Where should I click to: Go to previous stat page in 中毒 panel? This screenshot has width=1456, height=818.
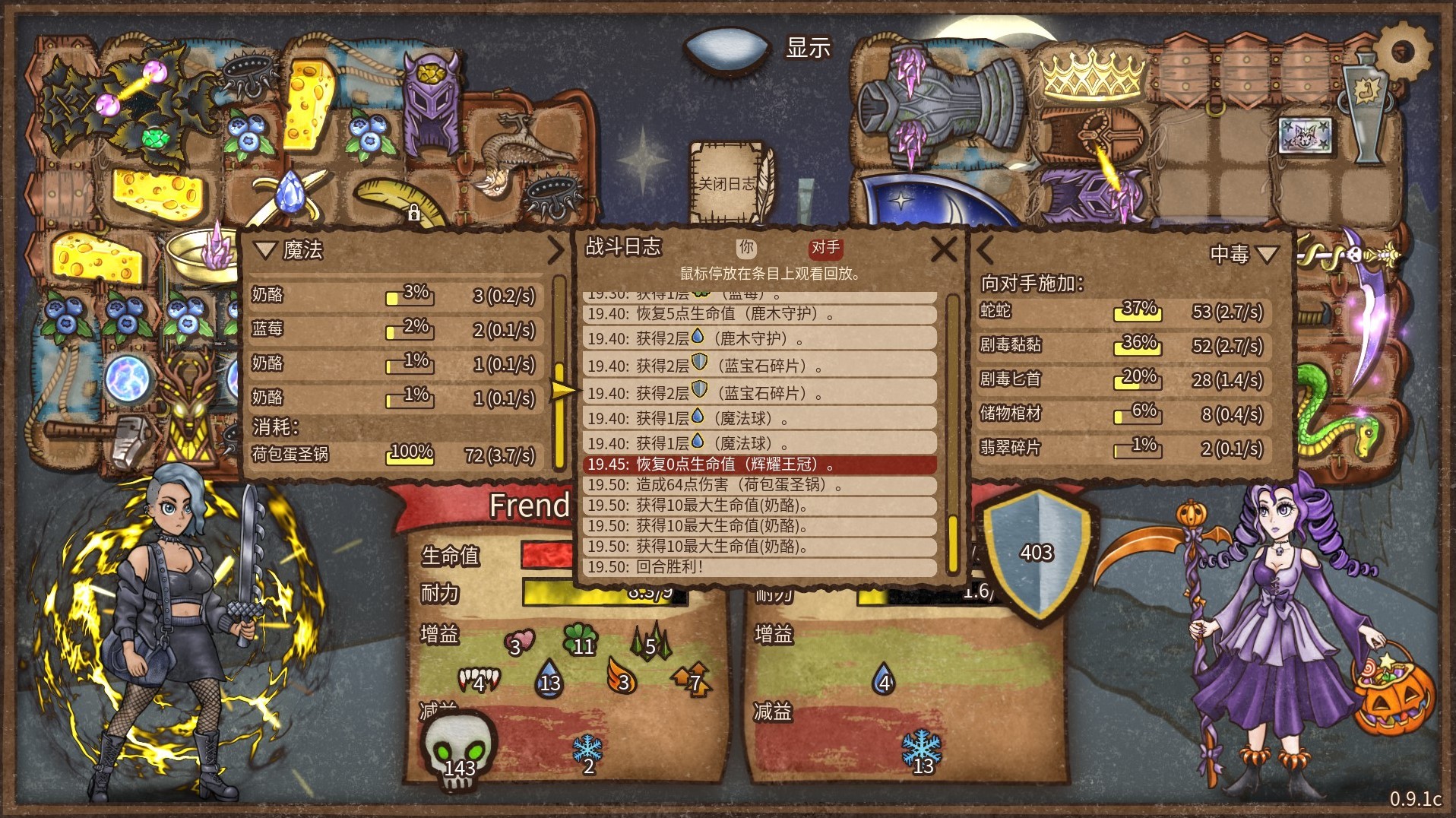tap(986, 249)
